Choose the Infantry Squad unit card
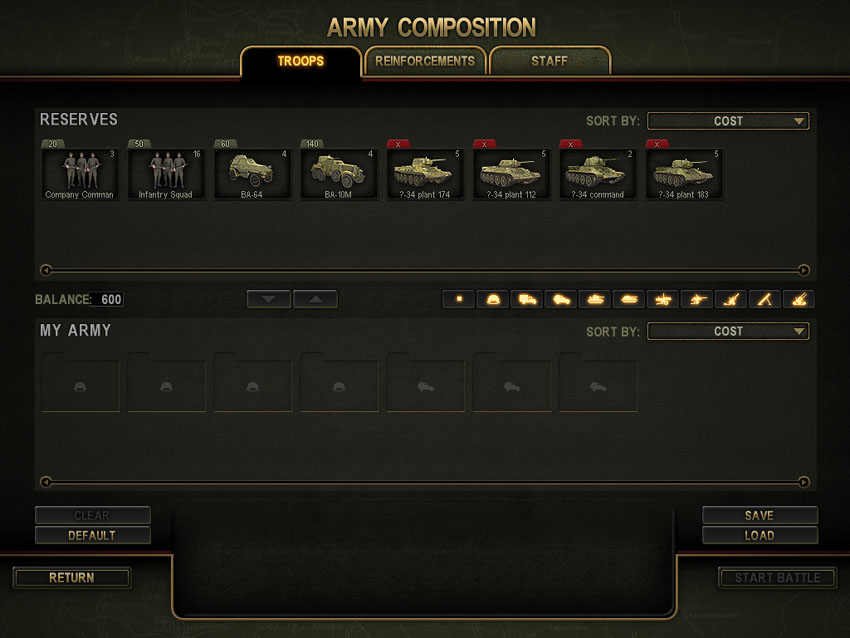Image resolution: width=850 pixels, height=638 pixels. pyautogui.click(x=166, y=173)
